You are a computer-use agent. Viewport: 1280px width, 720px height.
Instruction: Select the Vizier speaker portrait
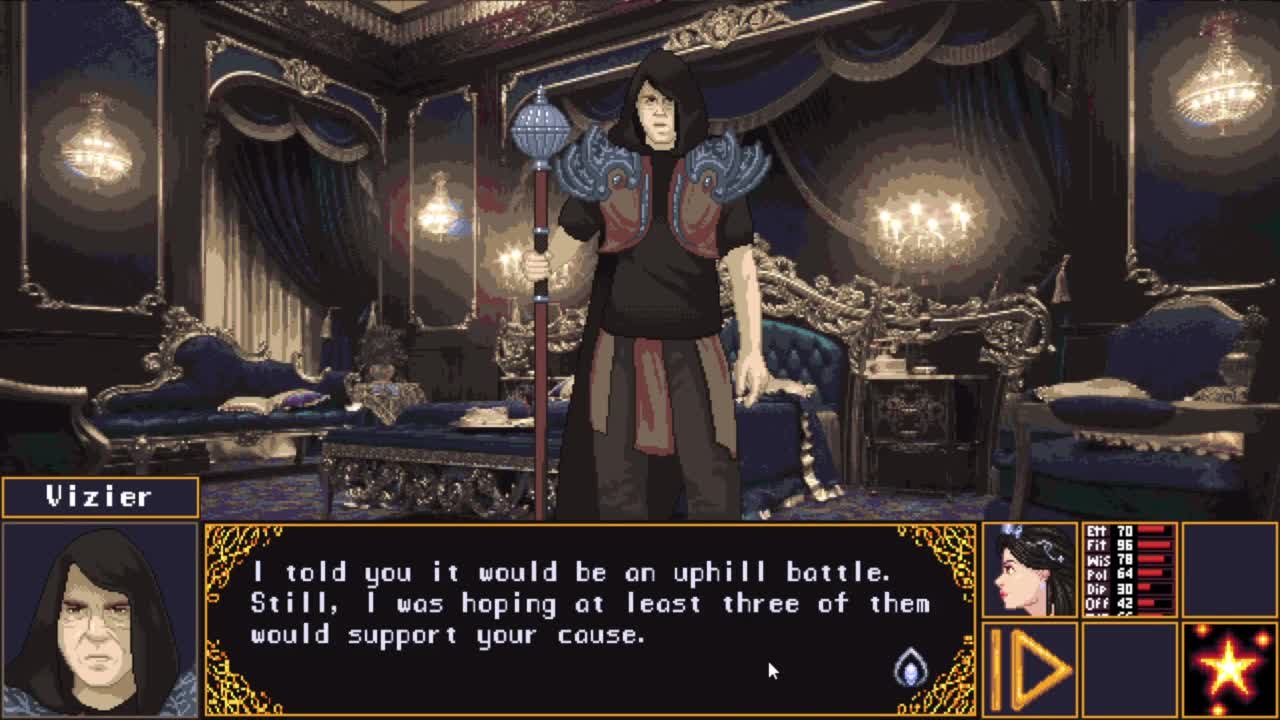pos(100,619)
